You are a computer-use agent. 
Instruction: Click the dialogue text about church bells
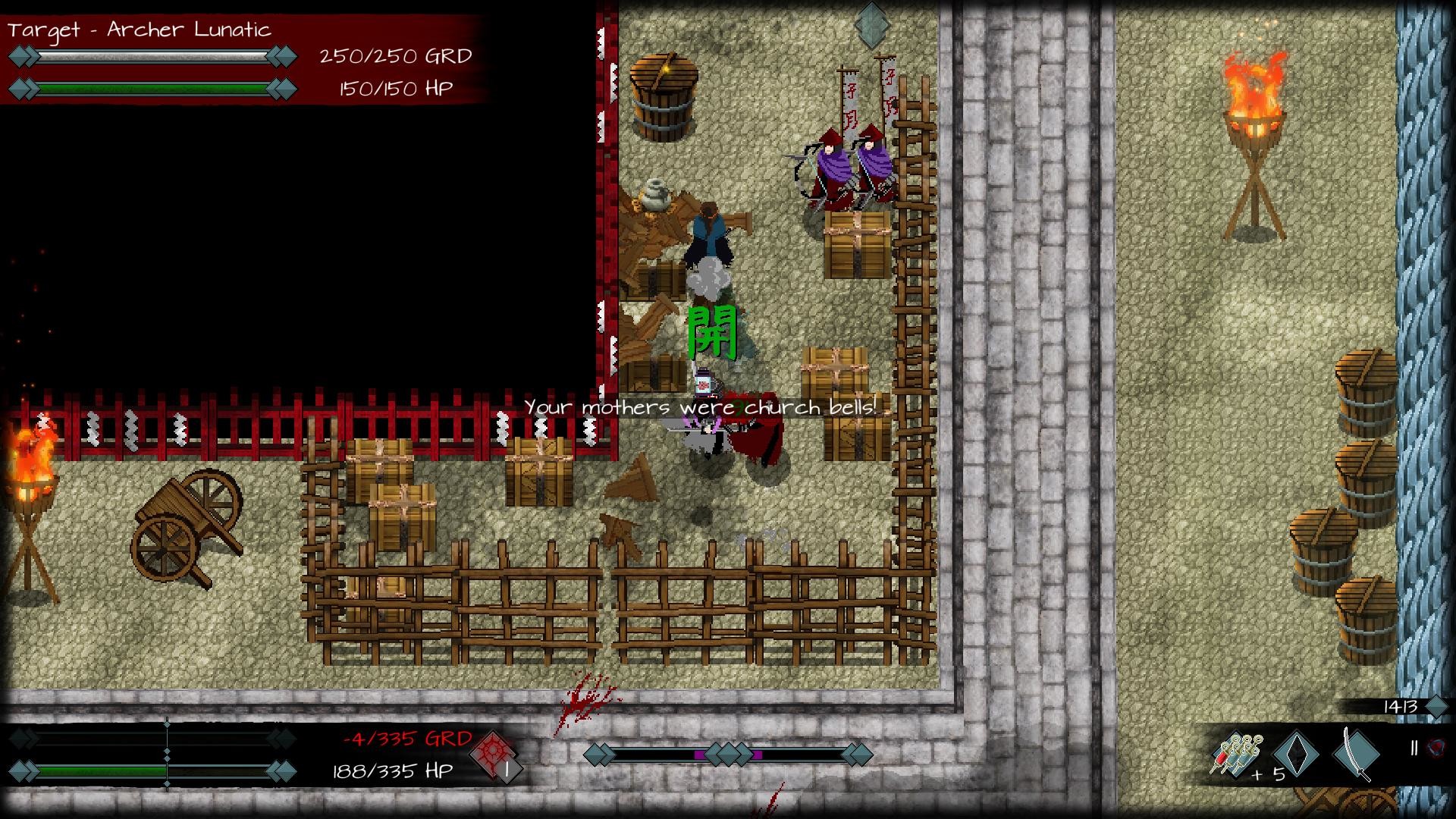(x=698, y=407)
